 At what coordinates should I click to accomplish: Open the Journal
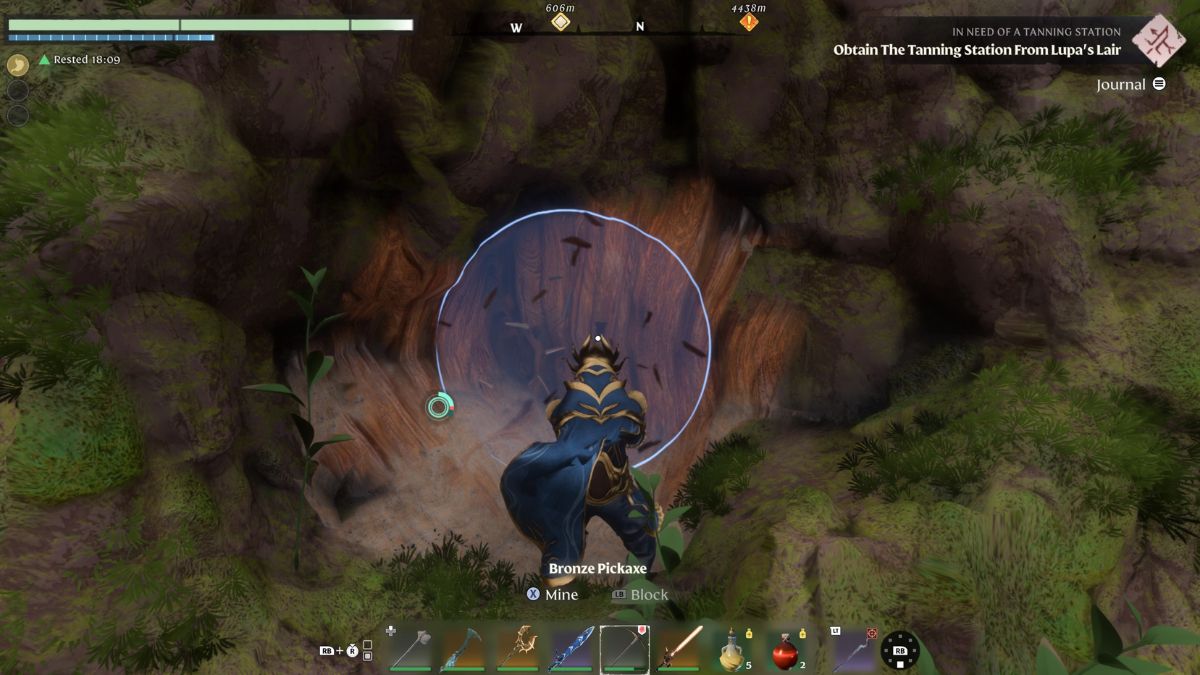coord(1131,84)
